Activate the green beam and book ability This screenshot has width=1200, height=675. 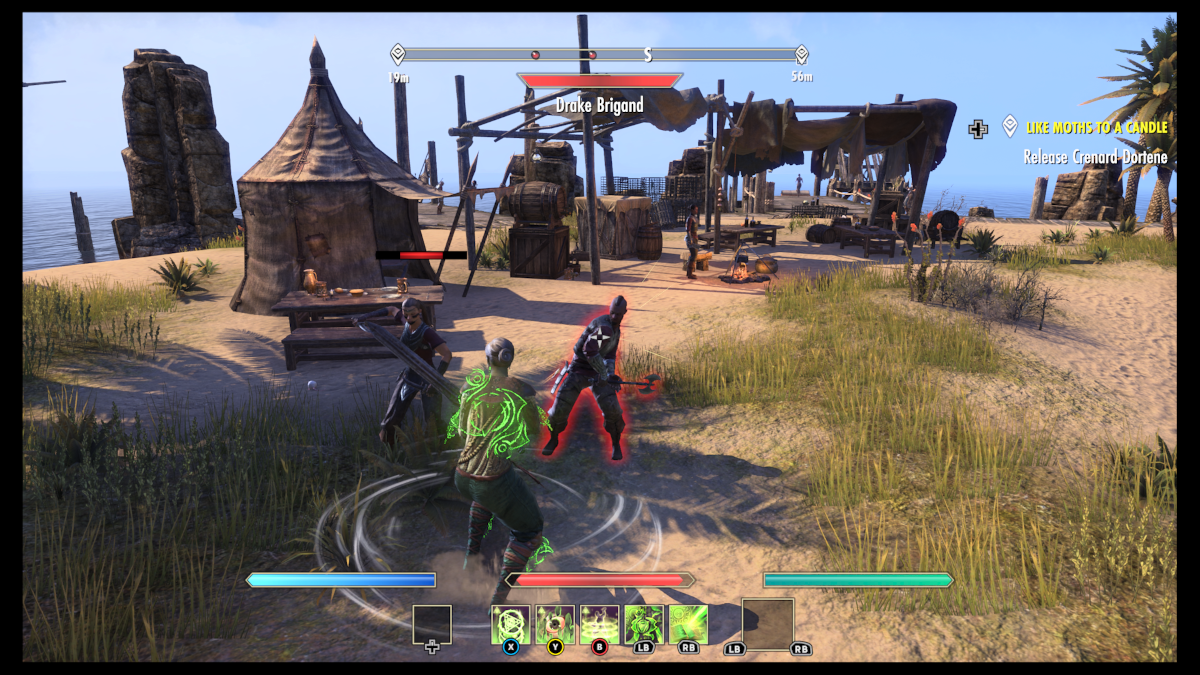(x=689, y=624)
